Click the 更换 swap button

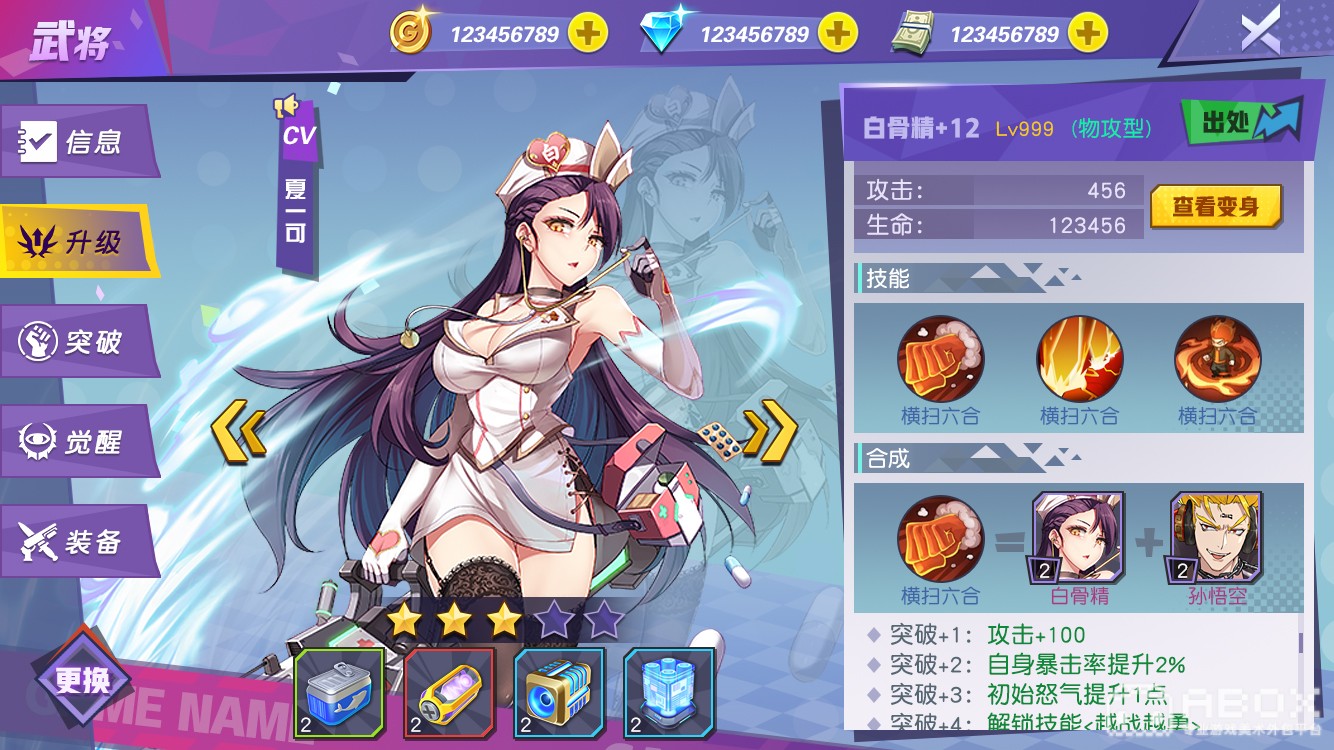[x=83, y=681]
